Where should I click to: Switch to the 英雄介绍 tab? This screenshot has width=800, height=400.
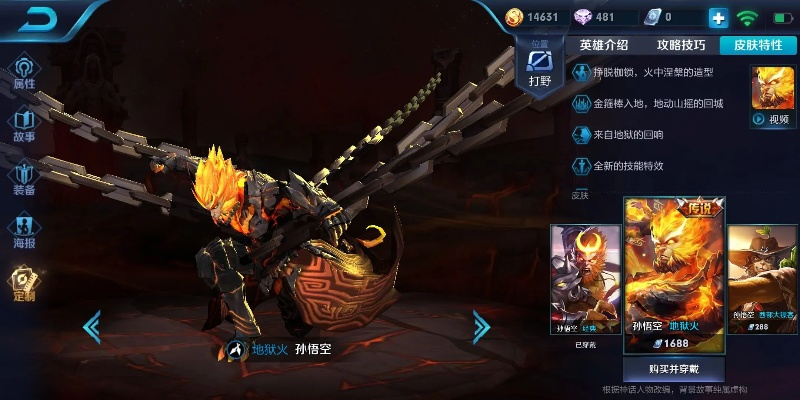click(x=604, y=45)
